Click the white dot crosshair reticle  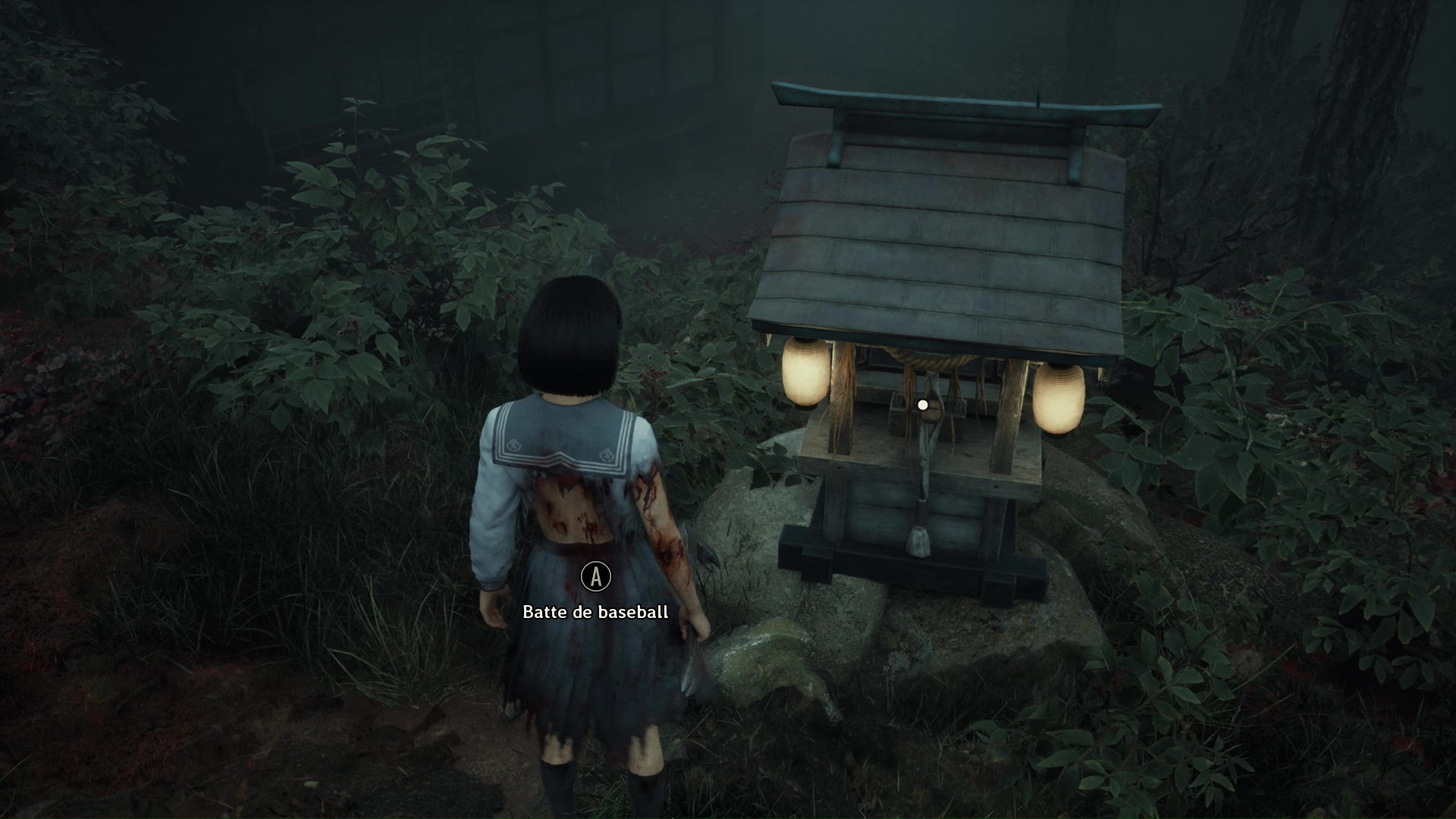tap(922, 404)
